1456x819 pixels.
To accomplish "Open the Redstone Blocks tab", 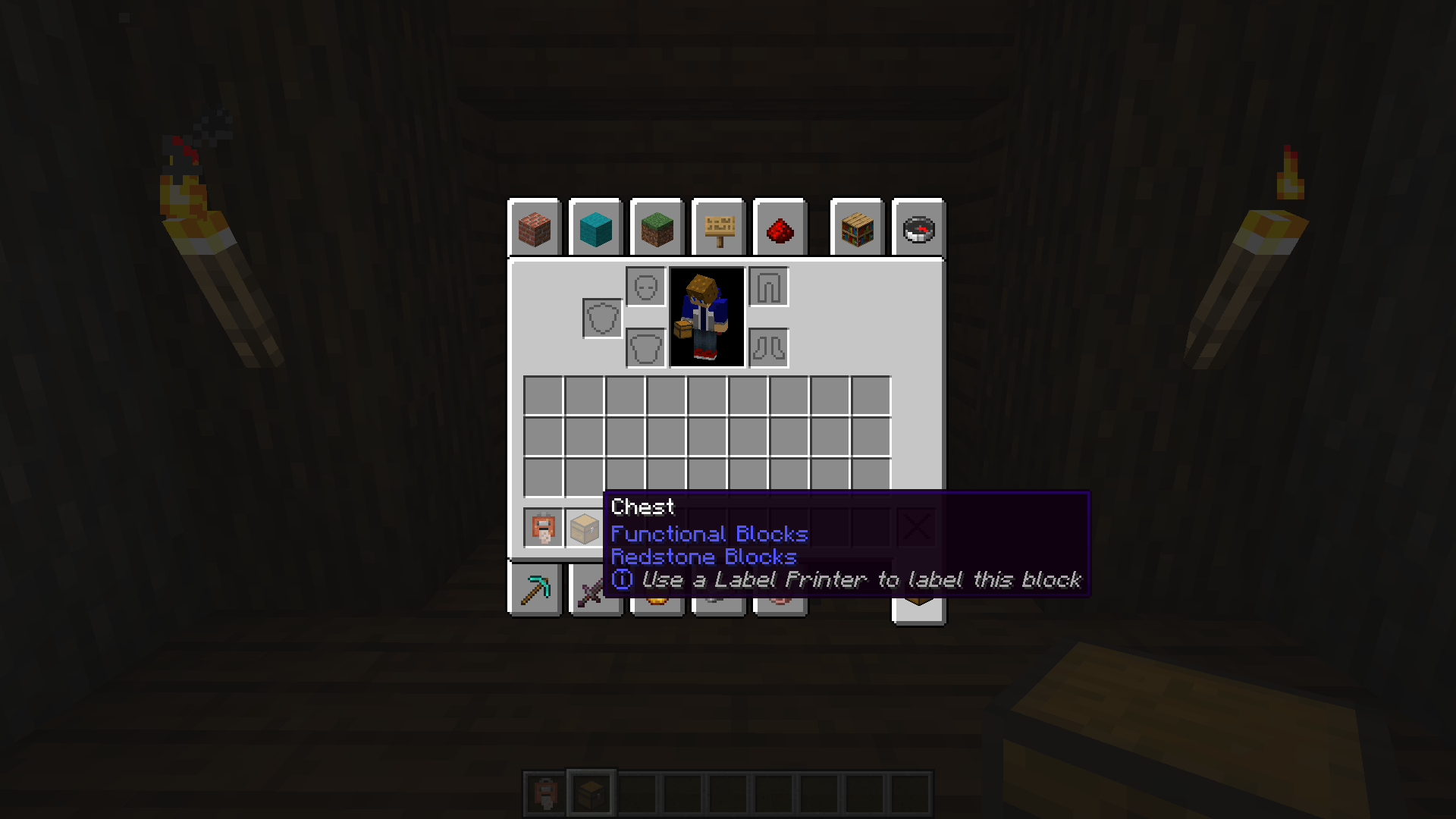I will 780,228.
